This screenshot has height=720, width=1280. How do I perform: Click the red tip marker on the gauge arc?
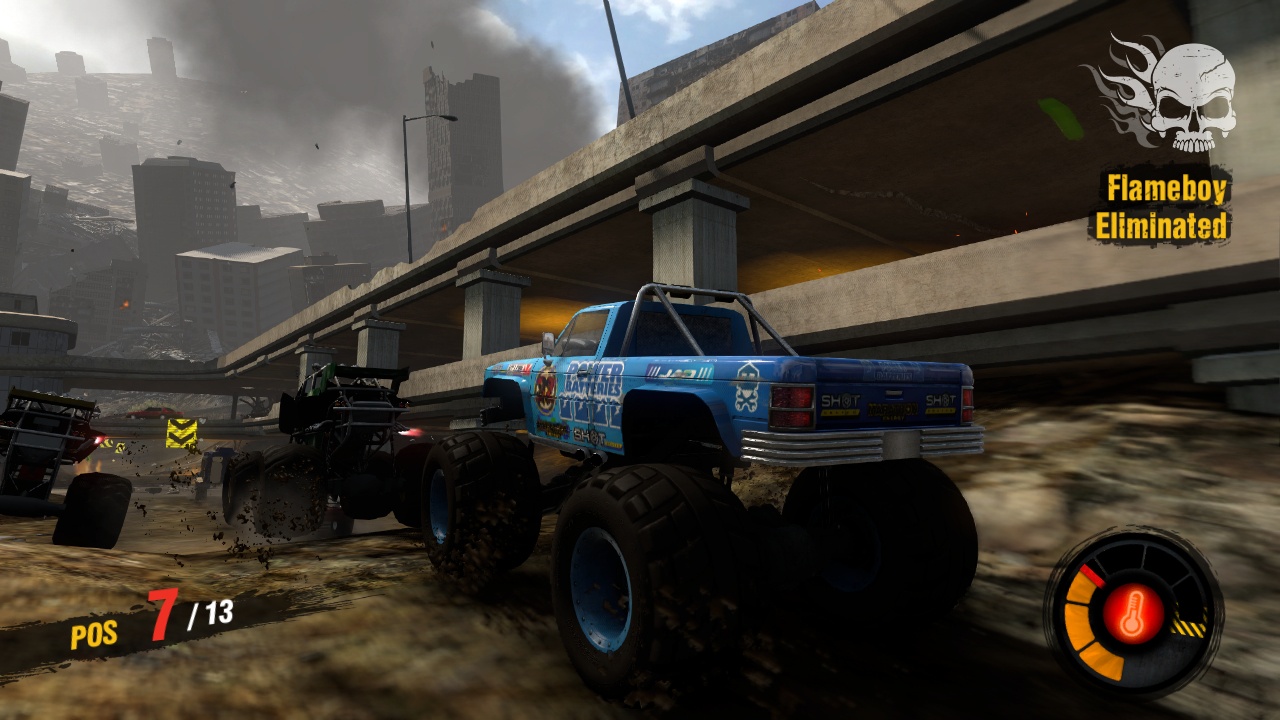coord(1093,575)
